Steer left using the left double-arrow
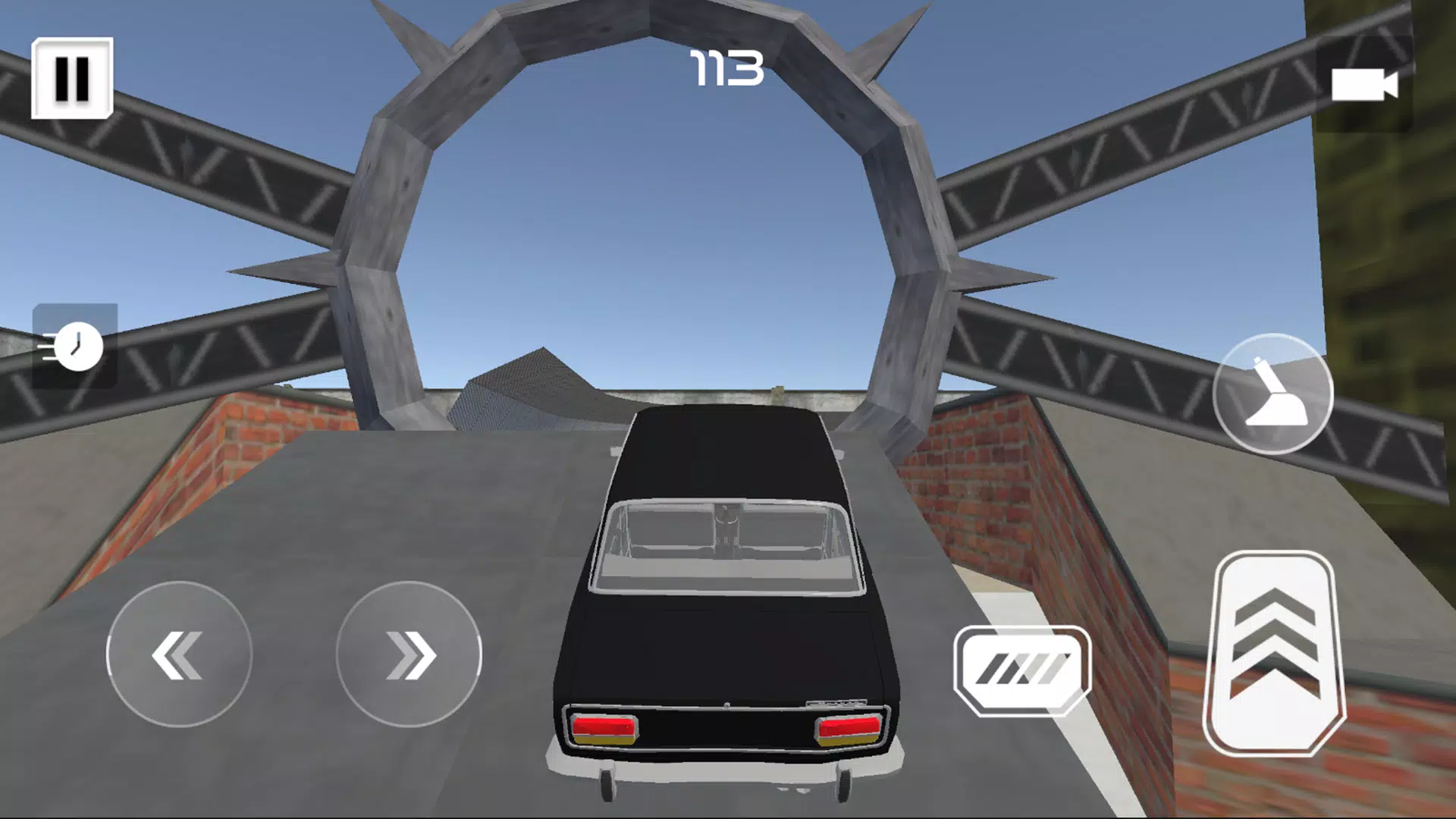The width and height of the screenshot is (1456, 819). pos(178,654)
